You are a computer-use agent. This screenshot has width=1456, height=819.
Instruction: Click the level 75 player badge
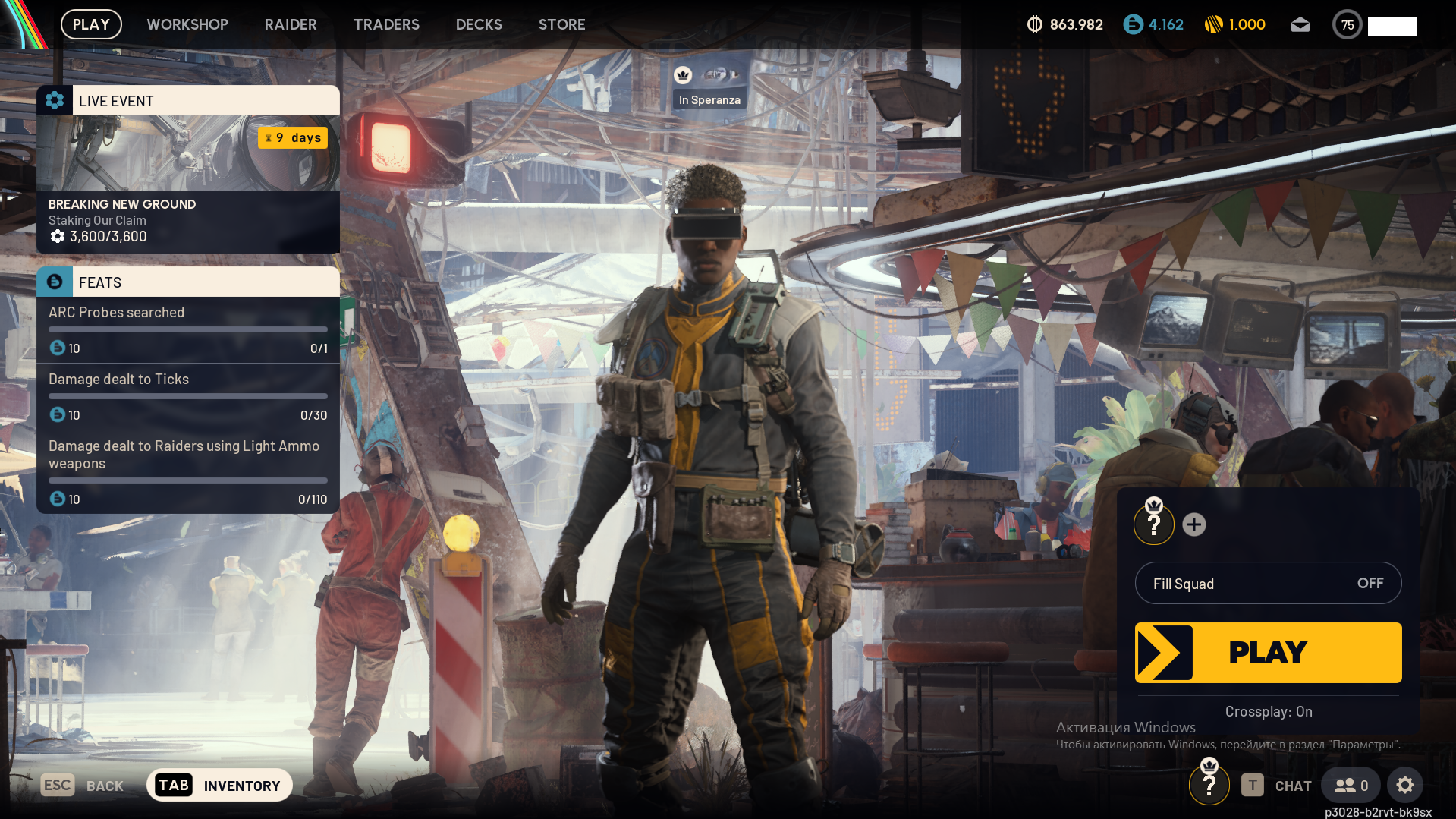coord(1347,25)
